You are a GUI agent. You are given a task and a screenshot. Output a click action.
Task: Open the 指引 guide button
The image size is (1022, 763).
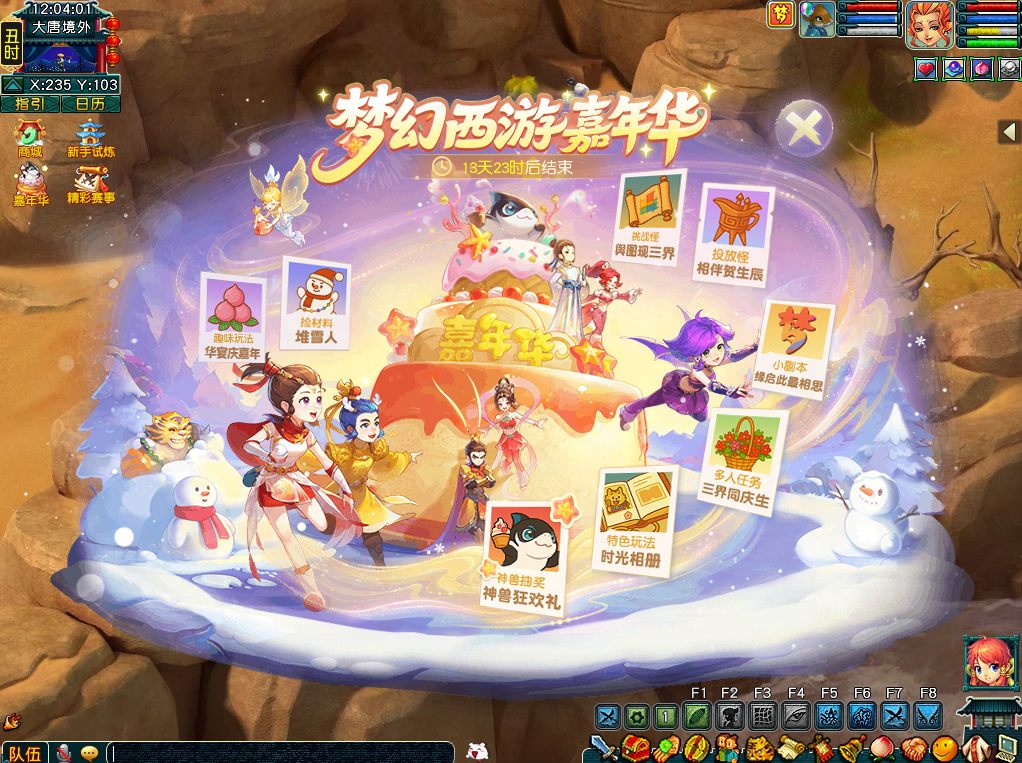pyautogui.click(x=29, y=103)
